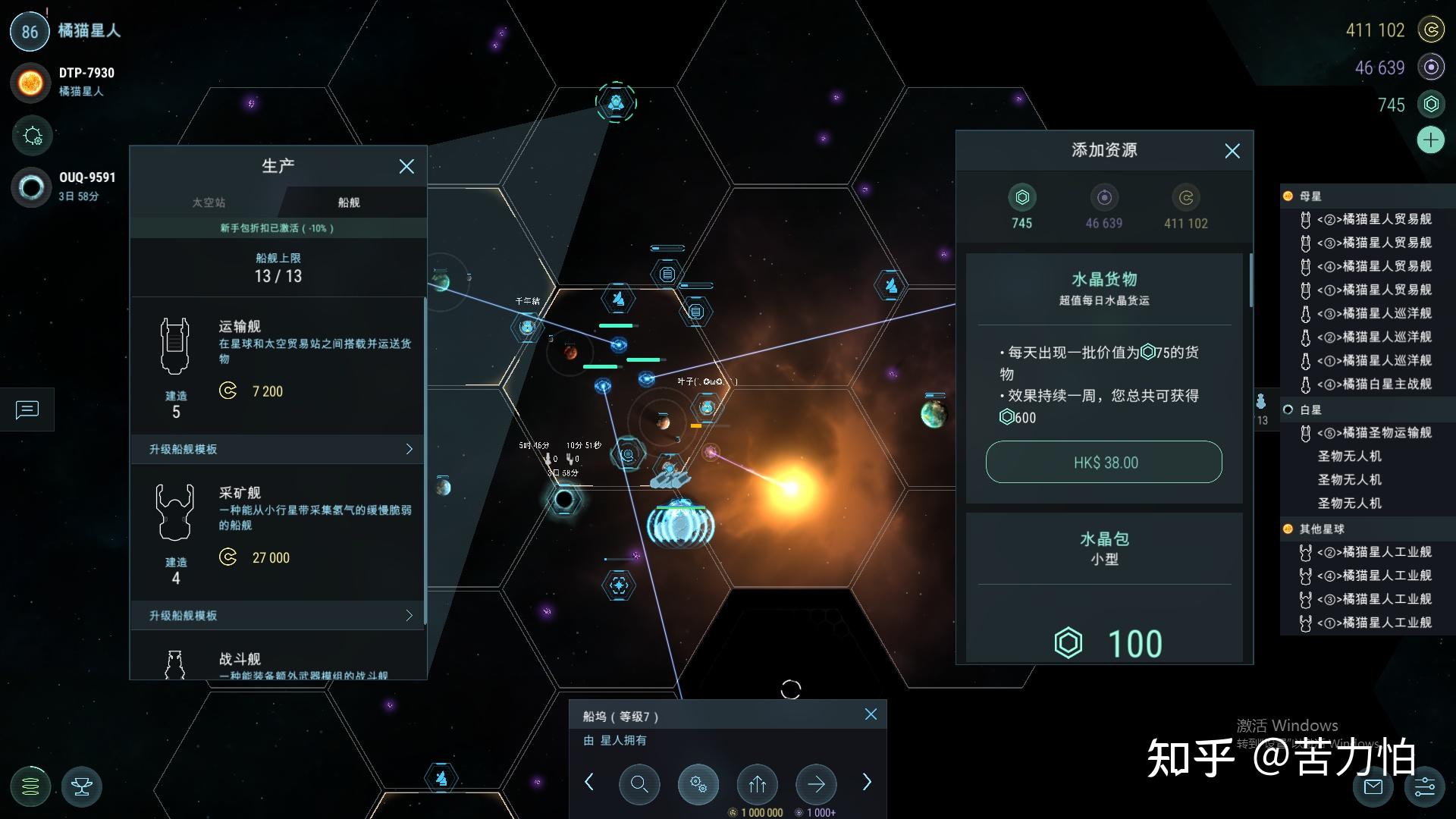The width and height of the screenshot is (1456, 819).
Task: Select the arrow action icon costing 1 000+
Action: coord(815,784)
